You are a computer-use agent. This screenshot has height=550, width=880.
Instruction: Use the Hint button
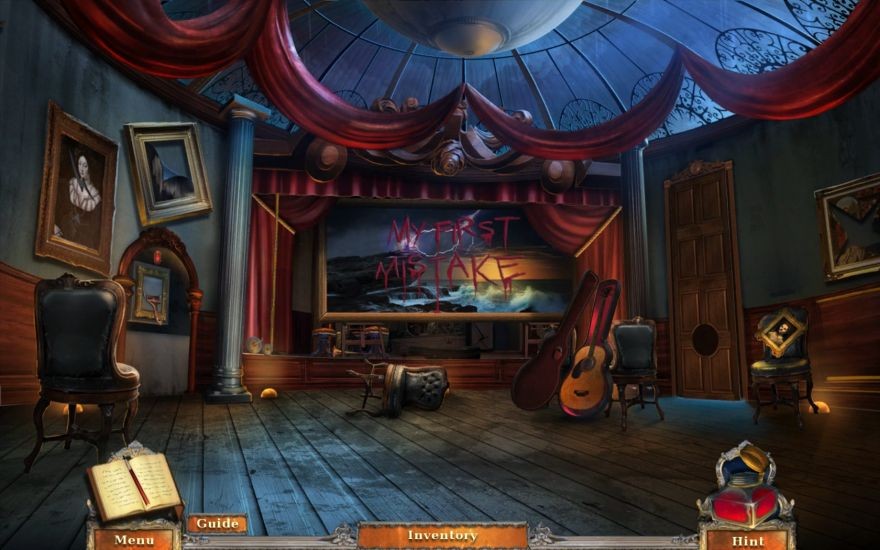tap(747, 540)
